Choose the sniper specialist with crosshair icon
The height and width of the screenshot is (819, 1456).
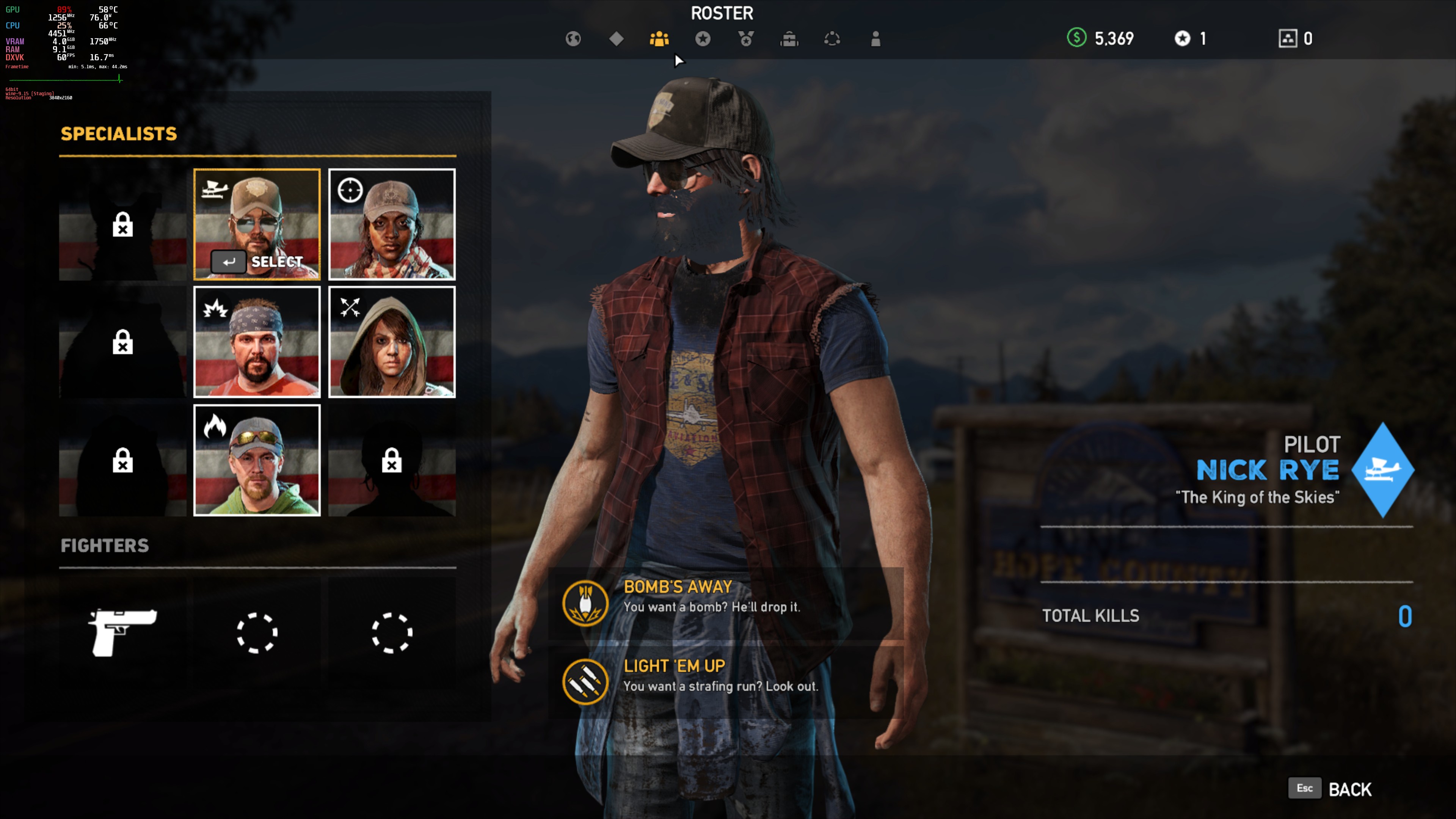point(392,224)
